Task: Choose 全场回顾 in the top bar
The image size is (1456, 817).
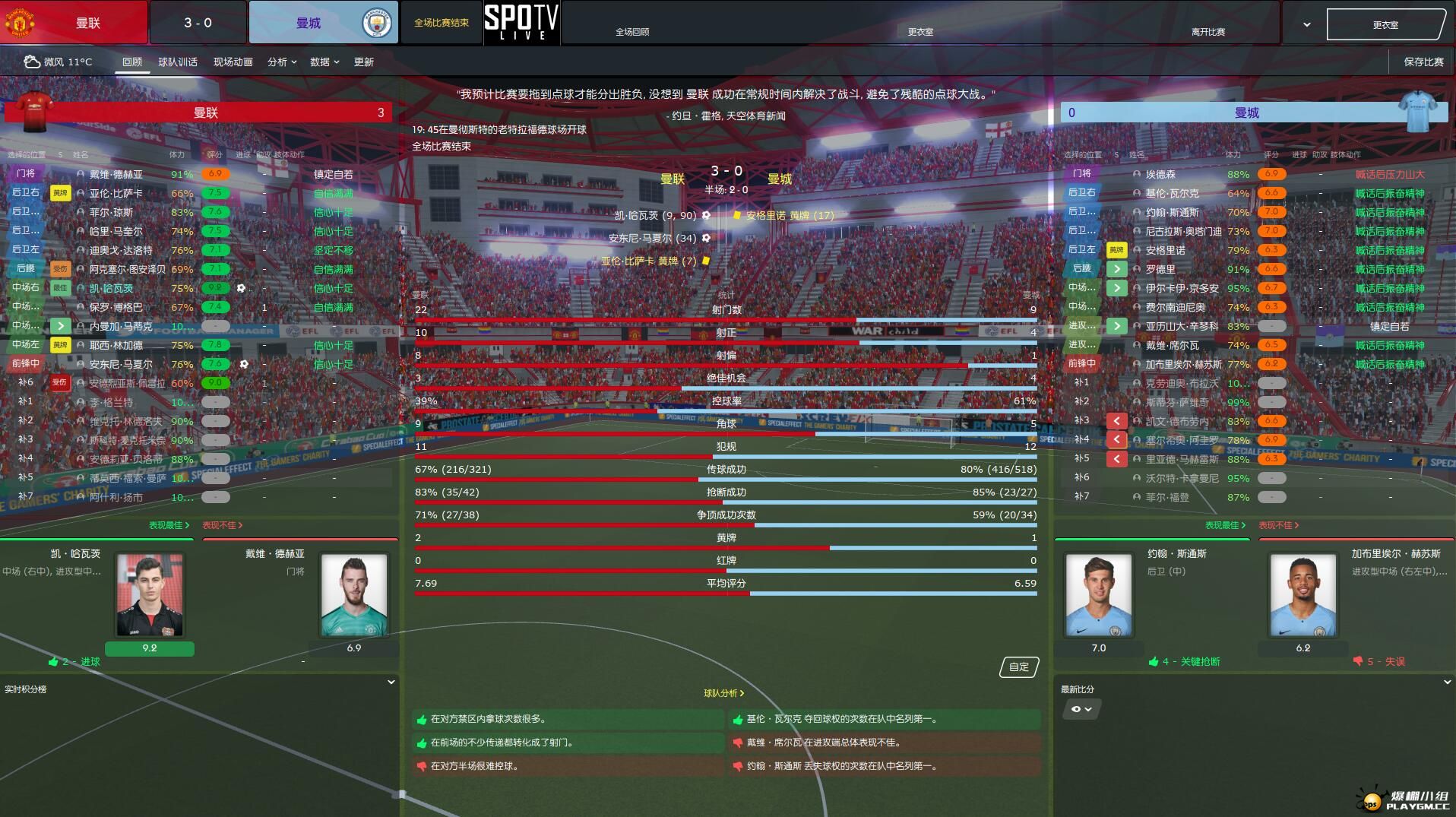Action: pos(631,32)
